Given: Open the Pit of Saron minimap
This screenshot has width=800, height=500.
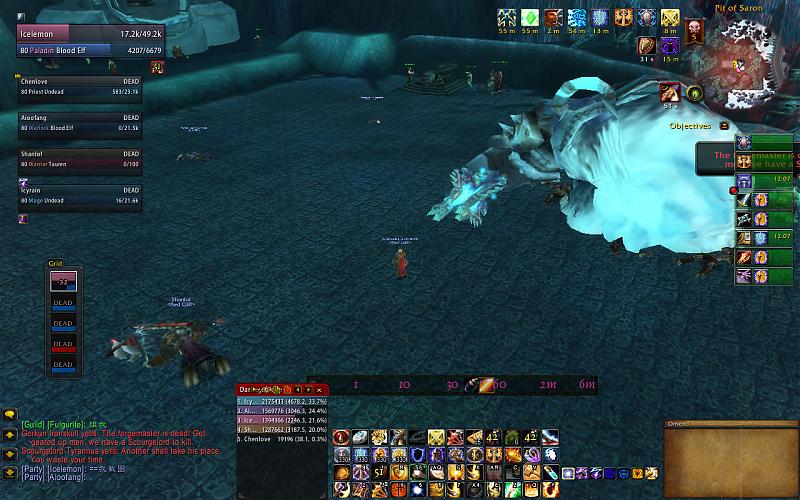Looking at the screenshot, I should click(752, 60).
